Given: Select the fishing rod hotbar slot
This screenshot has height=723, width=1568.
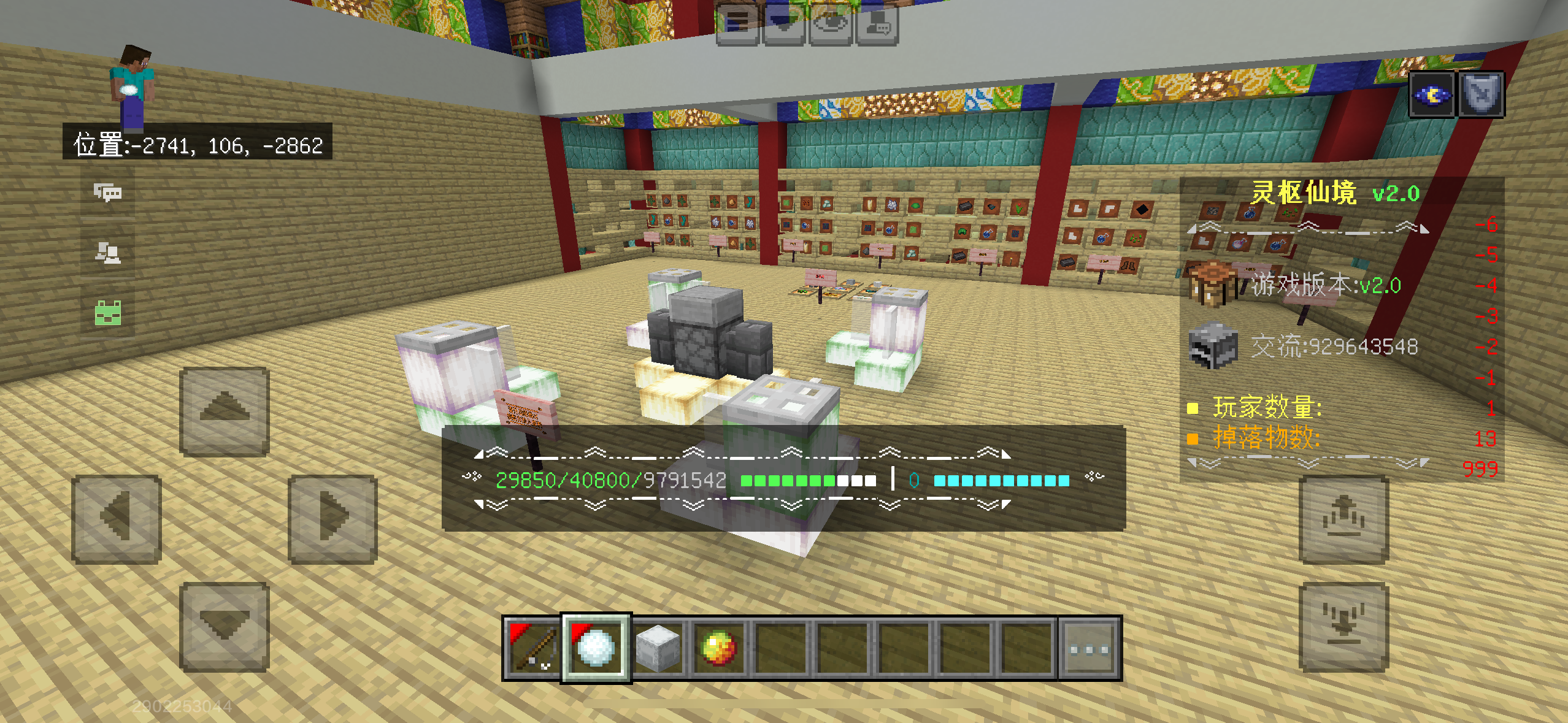Looking at the screenshot, I should click(532, 648).
